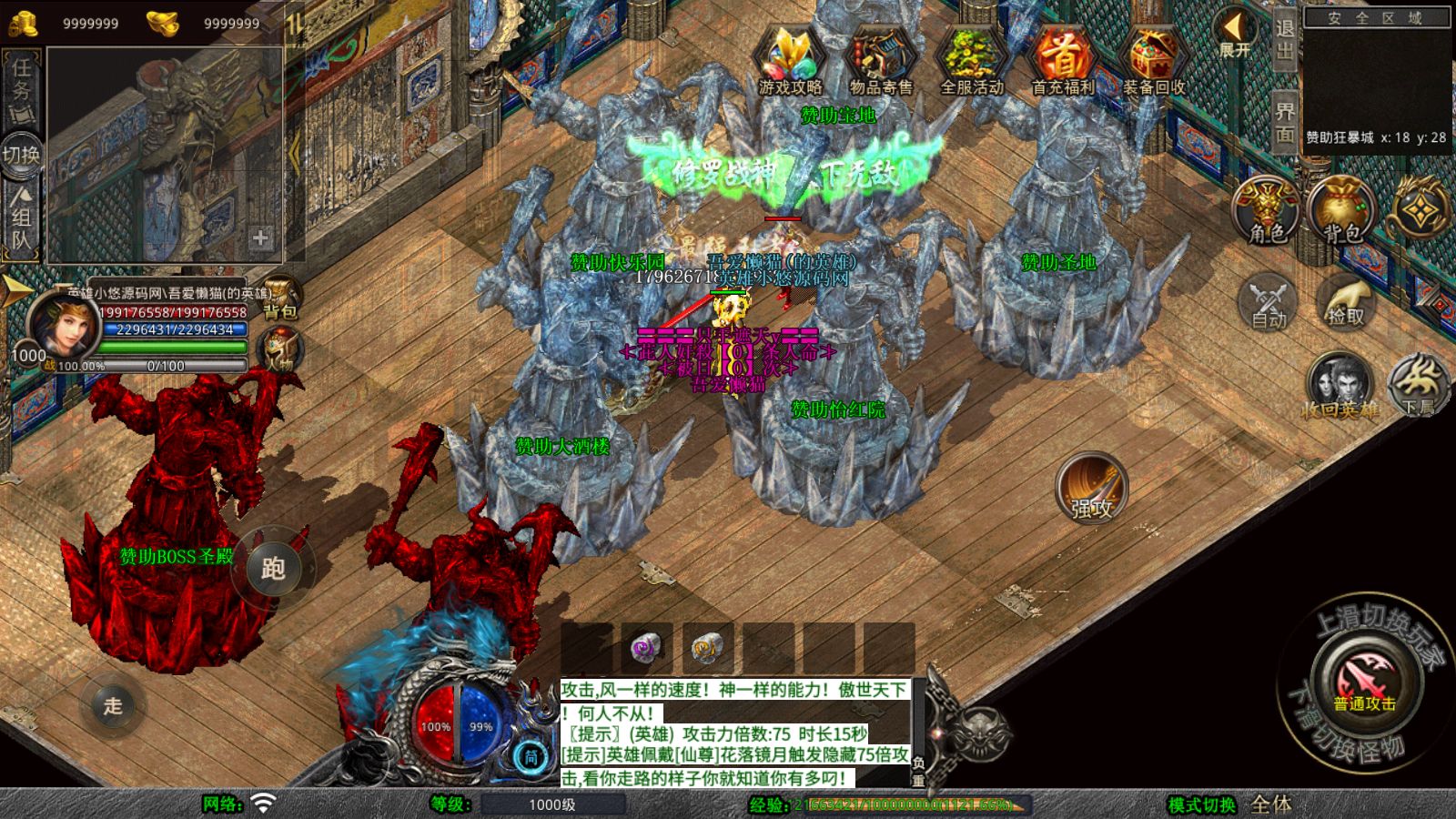Screen dimensions: 1456x819
Task: Activate the 强攻 strong attack skill
Action: point(1091,489)
